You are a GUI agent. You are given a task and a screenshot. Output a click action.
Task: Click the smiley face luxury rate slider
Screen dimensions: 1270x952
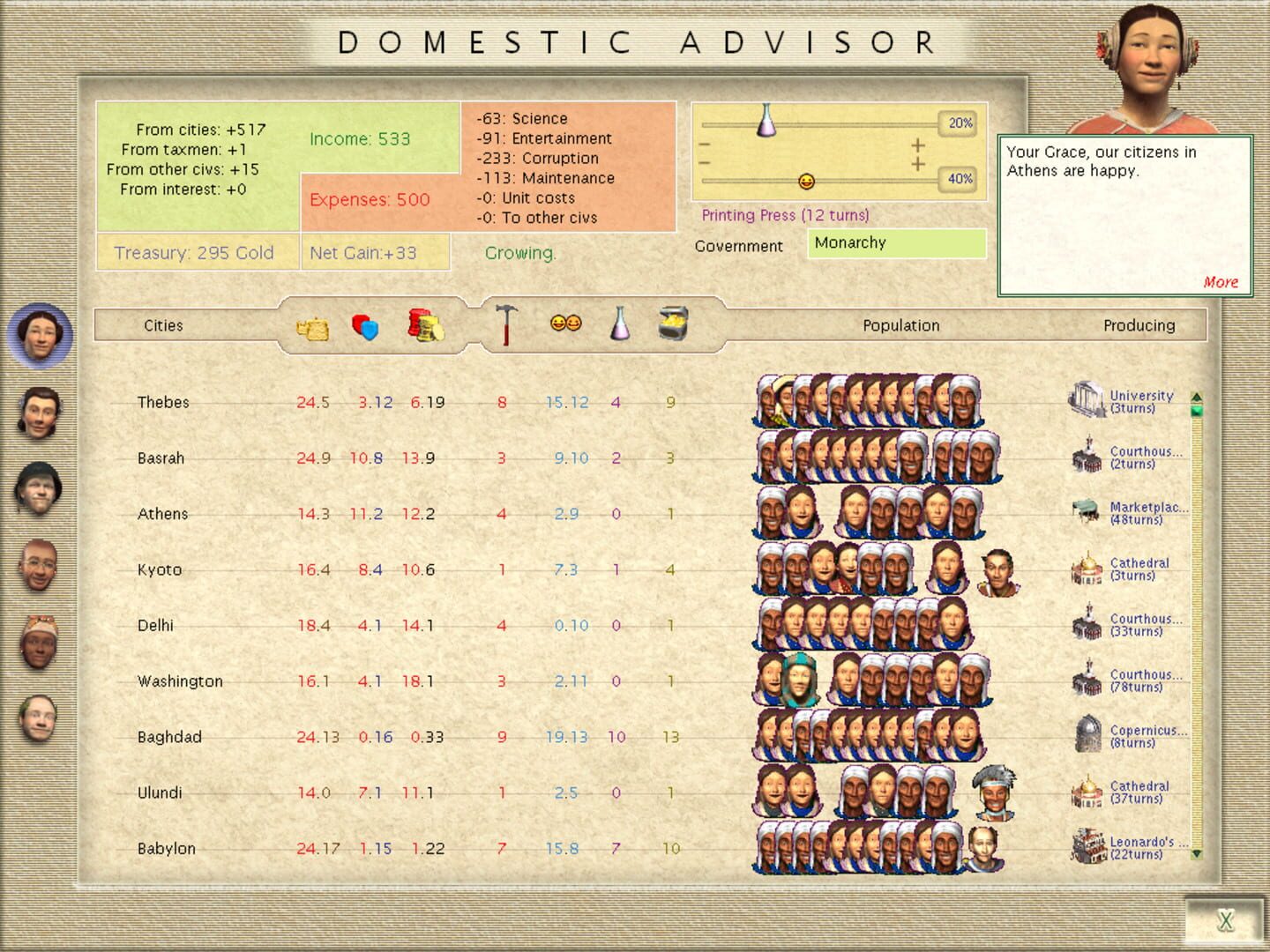pos(805,181)
